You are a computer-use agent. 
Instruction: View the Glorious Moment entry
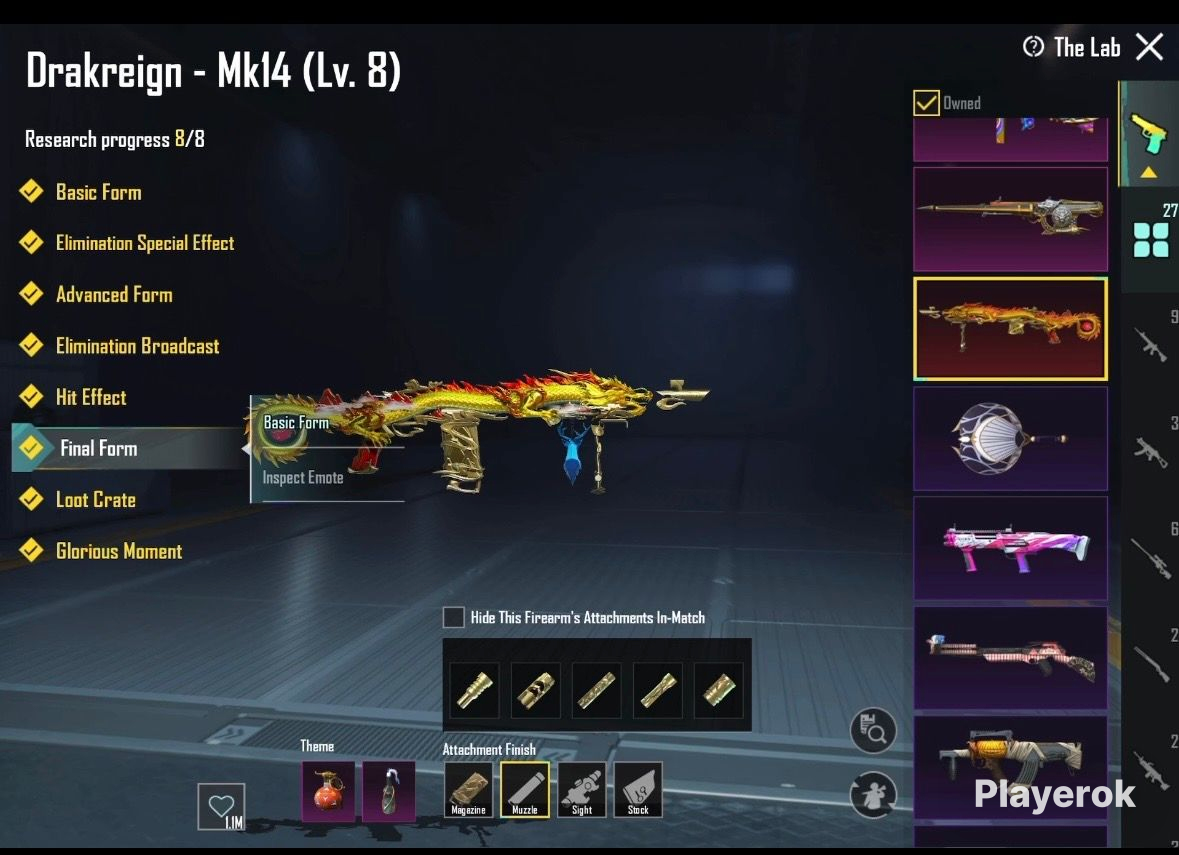pos(118,551)
